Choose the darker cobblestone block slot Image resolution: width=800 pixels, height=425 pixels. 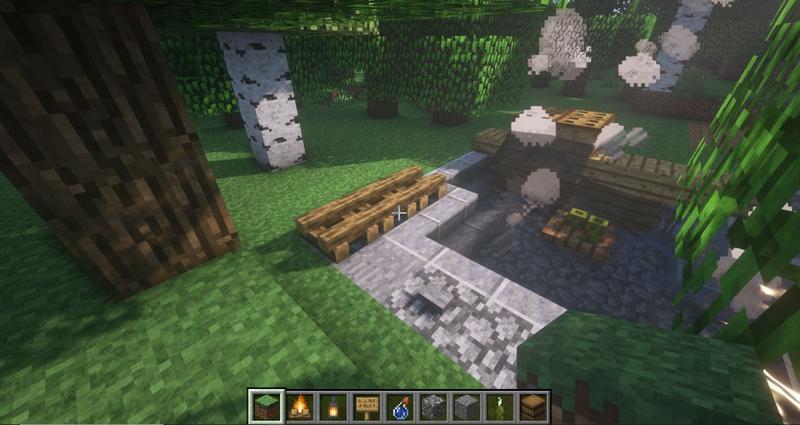(434, 406)
